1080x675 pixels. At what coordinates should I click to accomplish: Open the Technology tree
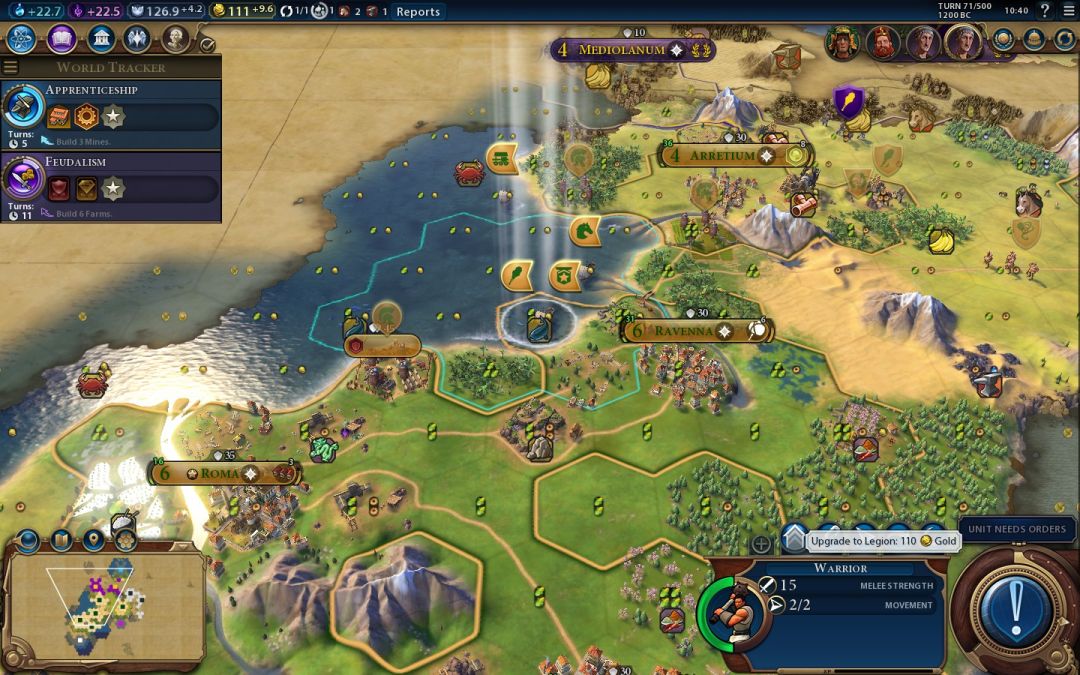[22, 39]
